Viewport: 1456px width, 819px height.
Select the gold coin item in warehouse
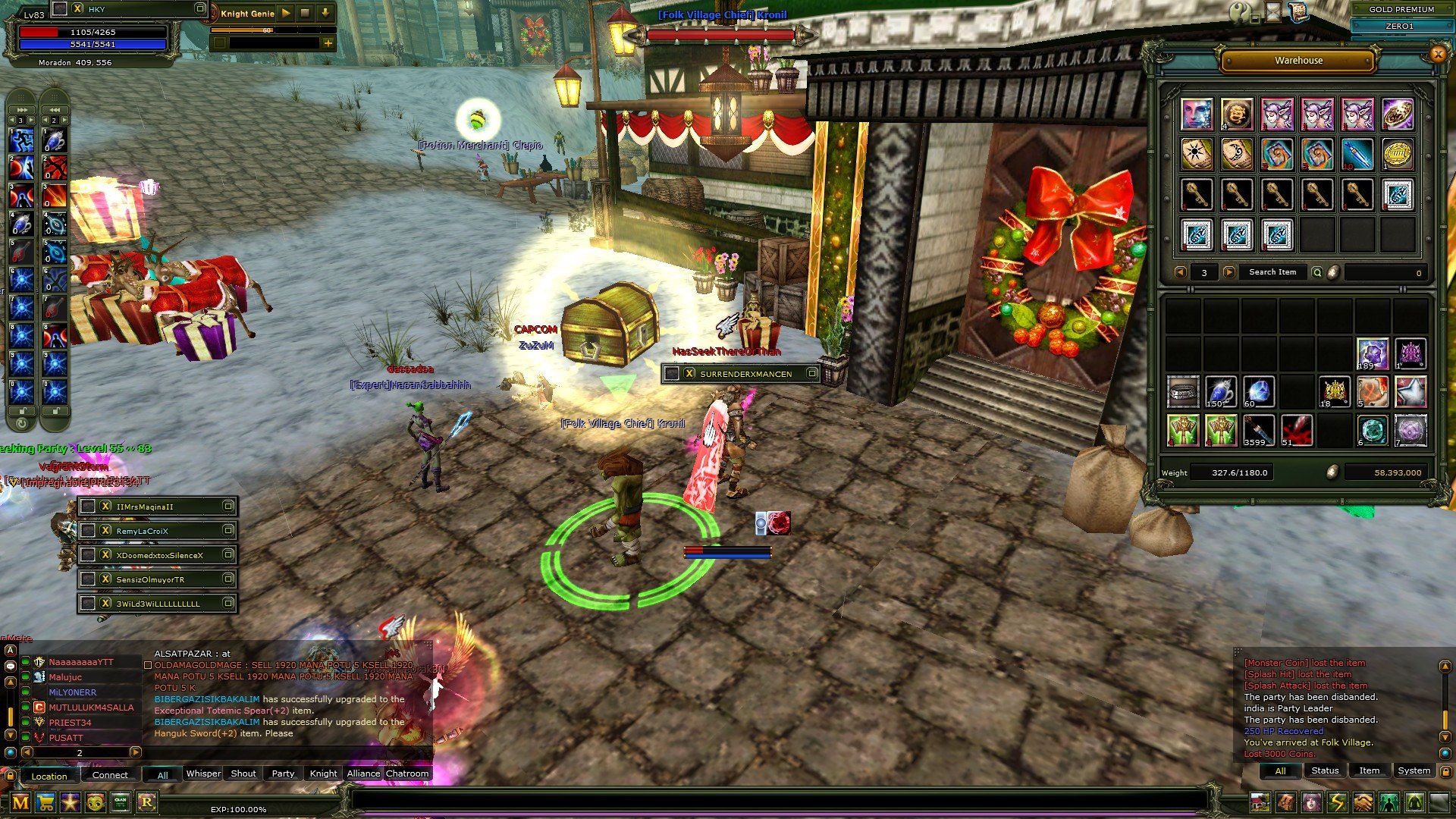[1397, 154]
